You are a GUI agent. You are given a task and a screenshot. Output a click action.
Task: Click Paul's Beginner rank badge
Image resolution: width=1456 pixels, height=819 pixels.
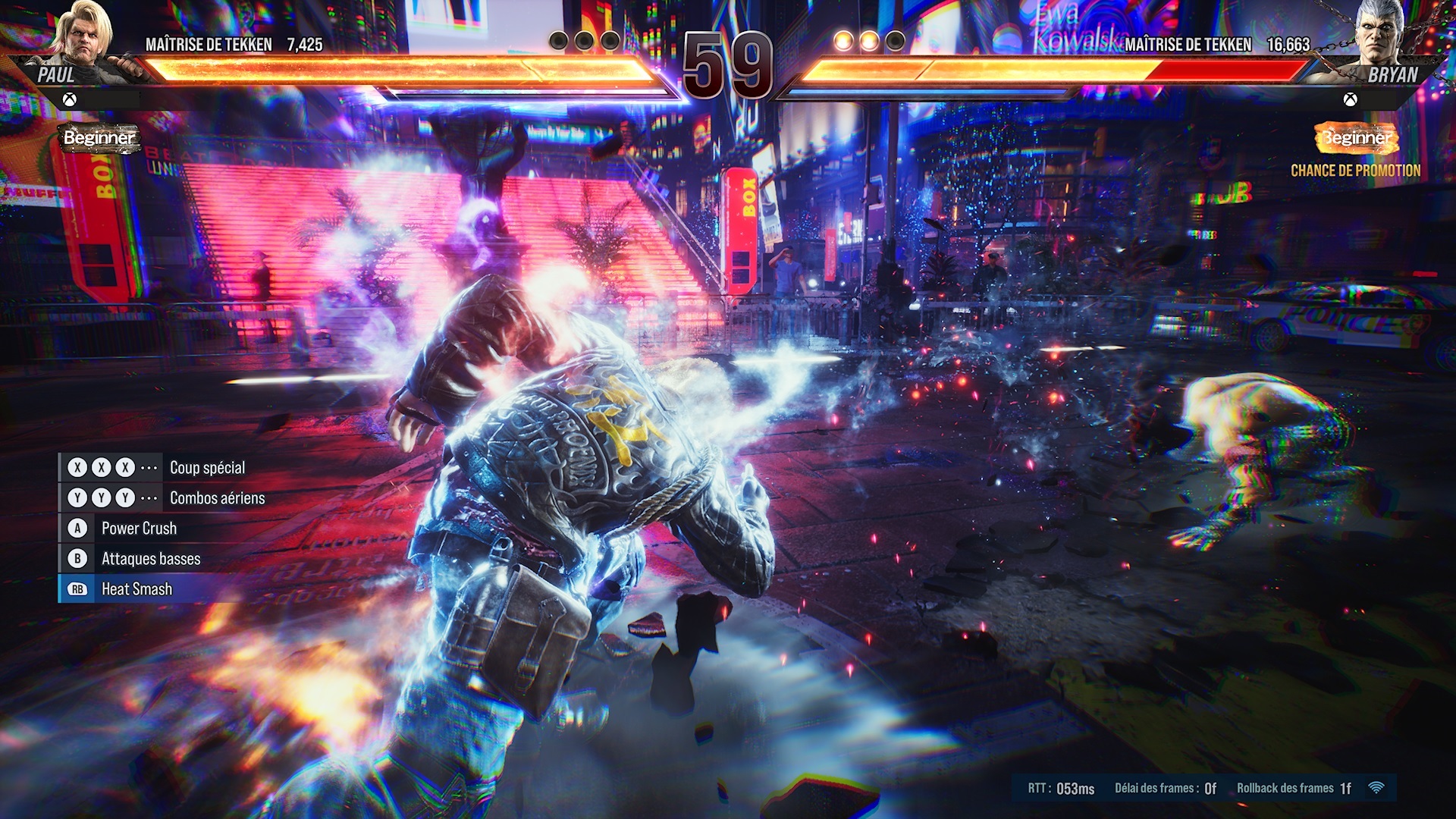coord(99,138)
